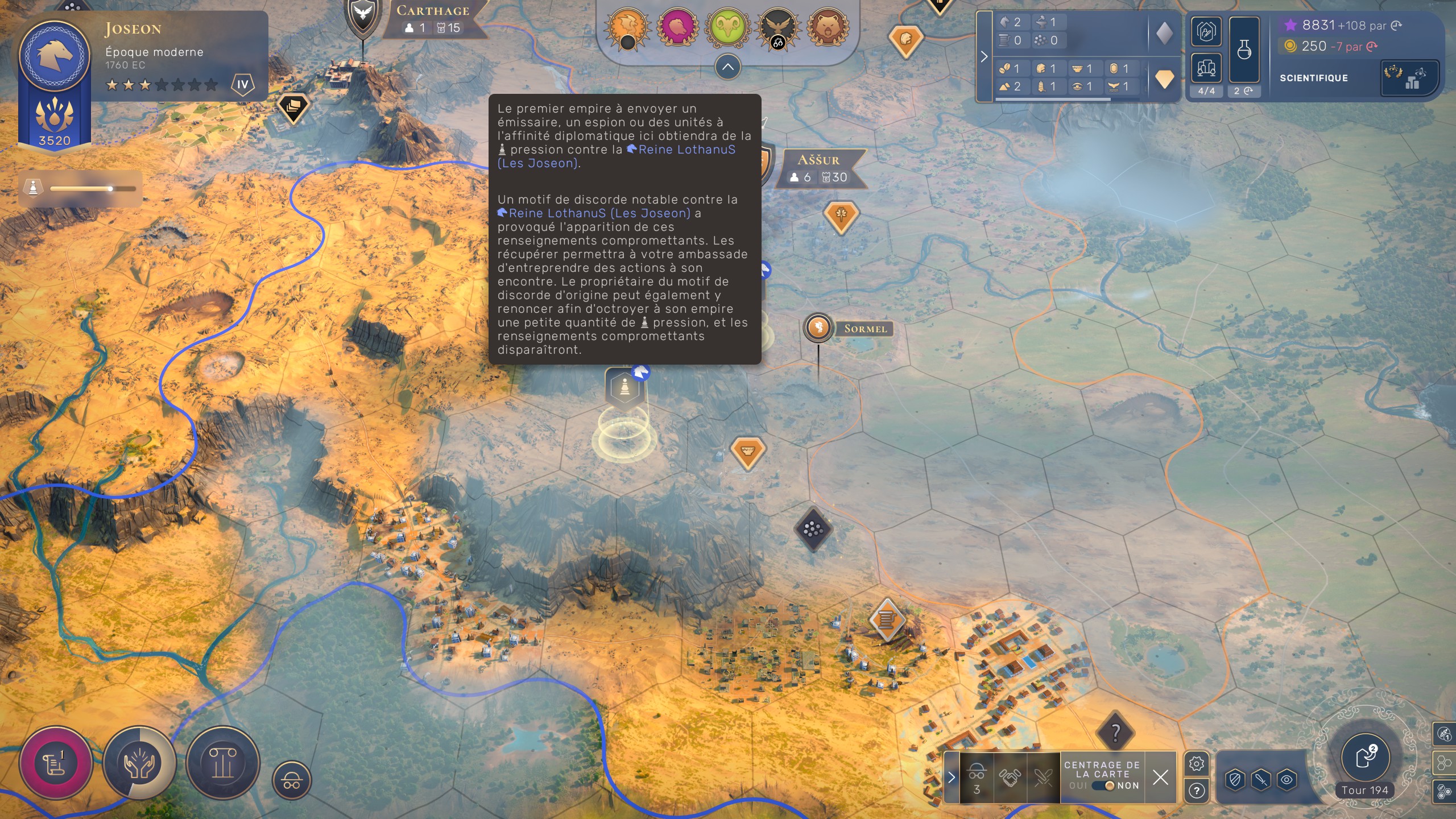The image size is (1456, 819).
Task: Click the shield hexagon button
Action: [x=1235, y=780]
